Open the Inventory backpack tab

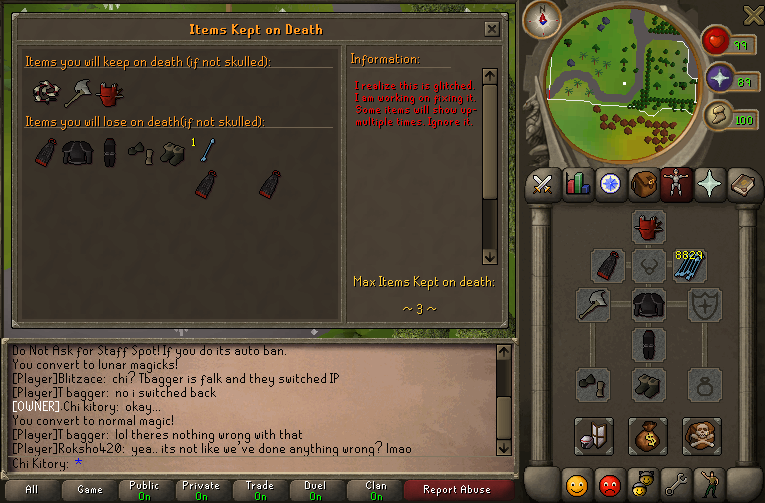(x=642, y=184)
